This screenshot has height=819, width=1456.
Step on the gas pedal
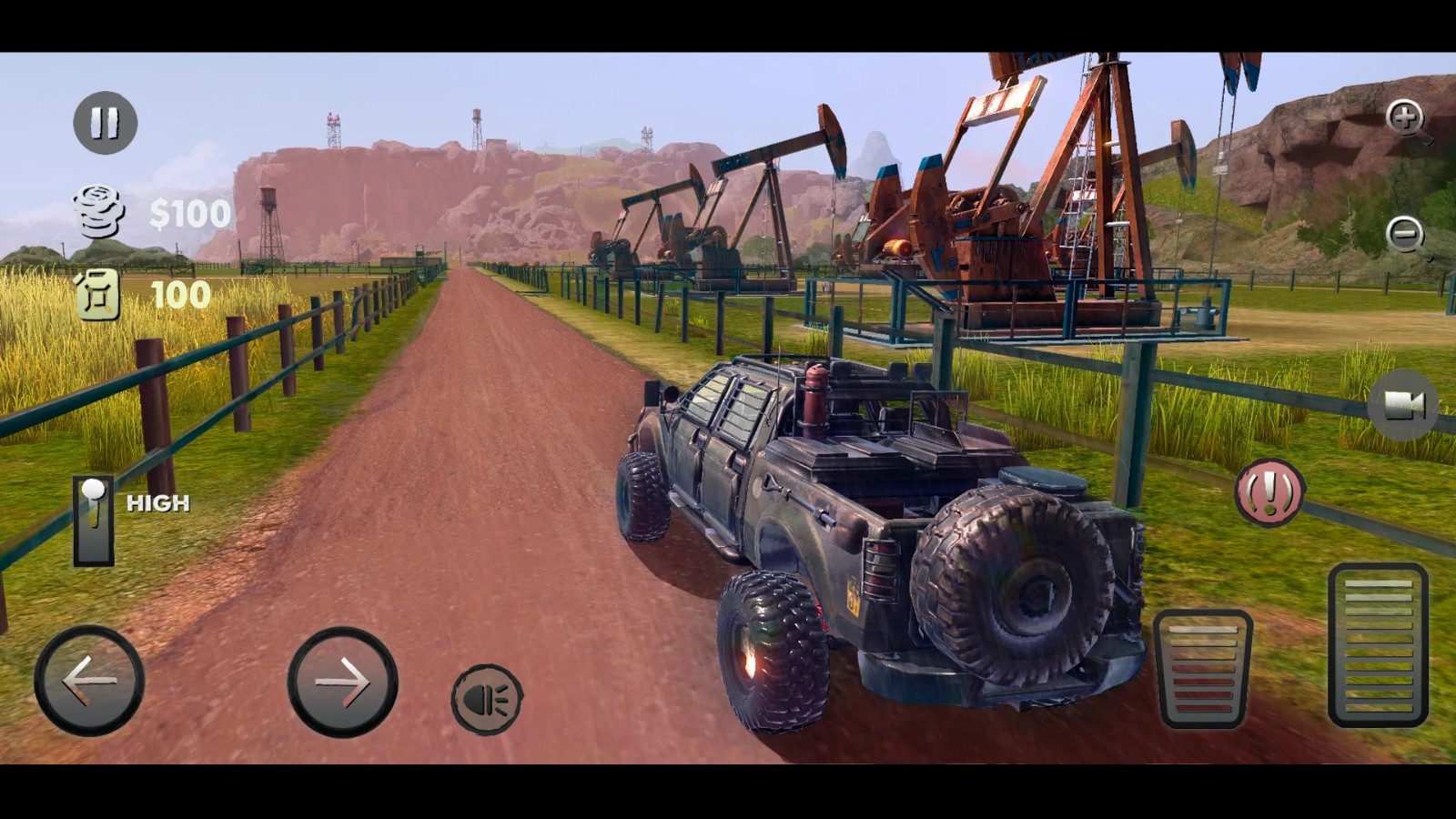[x=1378, y=644]
